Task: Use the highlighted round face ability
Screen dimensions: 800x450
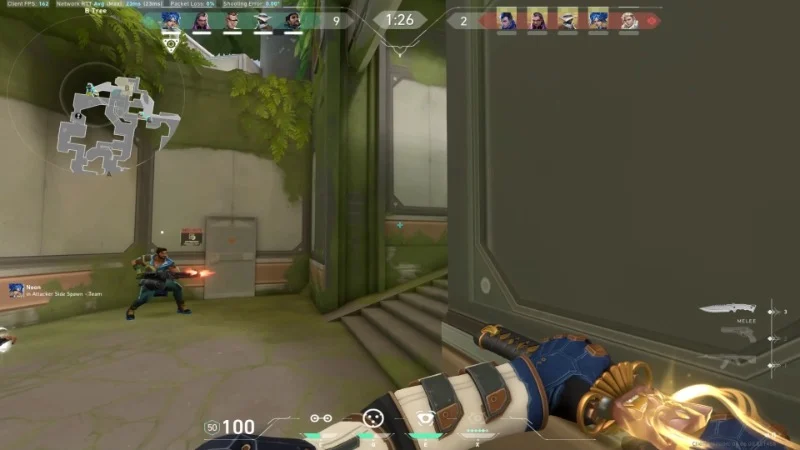Action: (373, 418)
